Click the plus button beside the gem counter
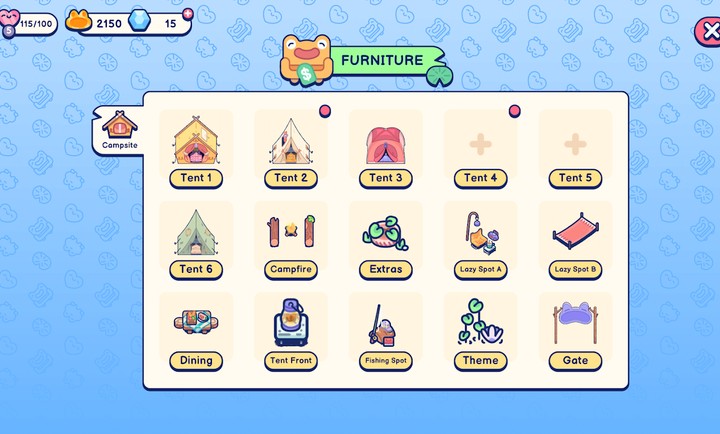Viewport: 720px width, 434px height. click(186, 12)
